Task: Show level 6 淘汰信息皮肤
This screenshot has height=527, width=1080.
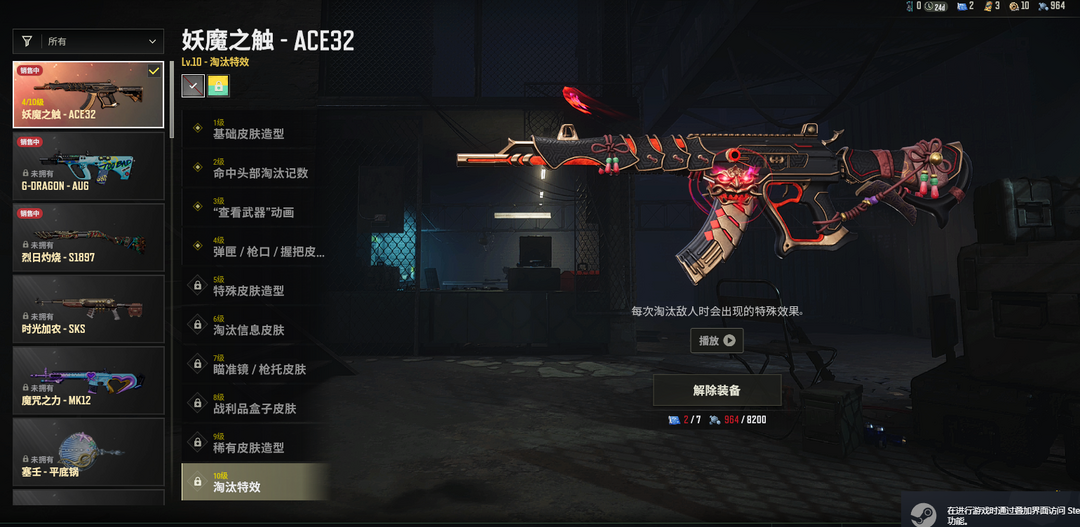Action: click(x=255, y=325)
